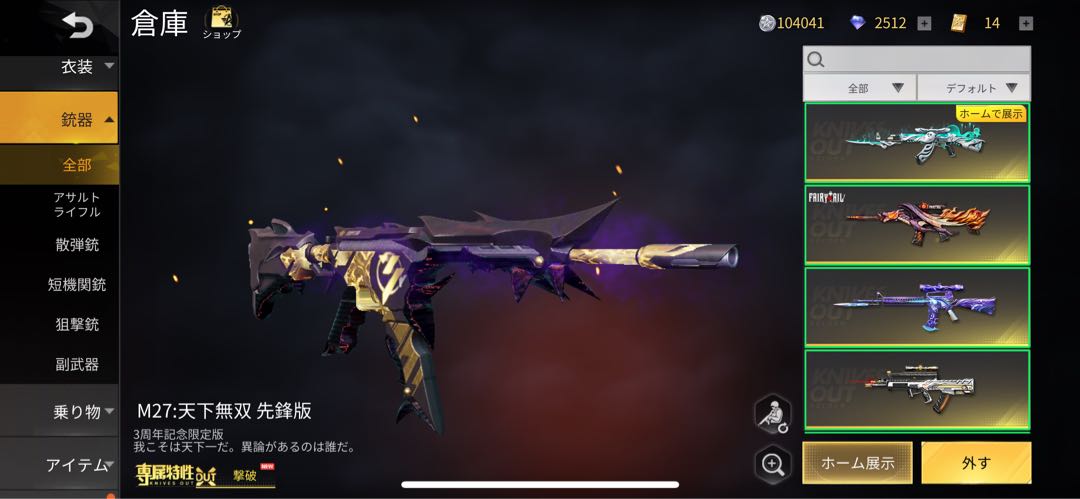
Task: Show アサルトライフル weapons
Action: pos(76,204)
